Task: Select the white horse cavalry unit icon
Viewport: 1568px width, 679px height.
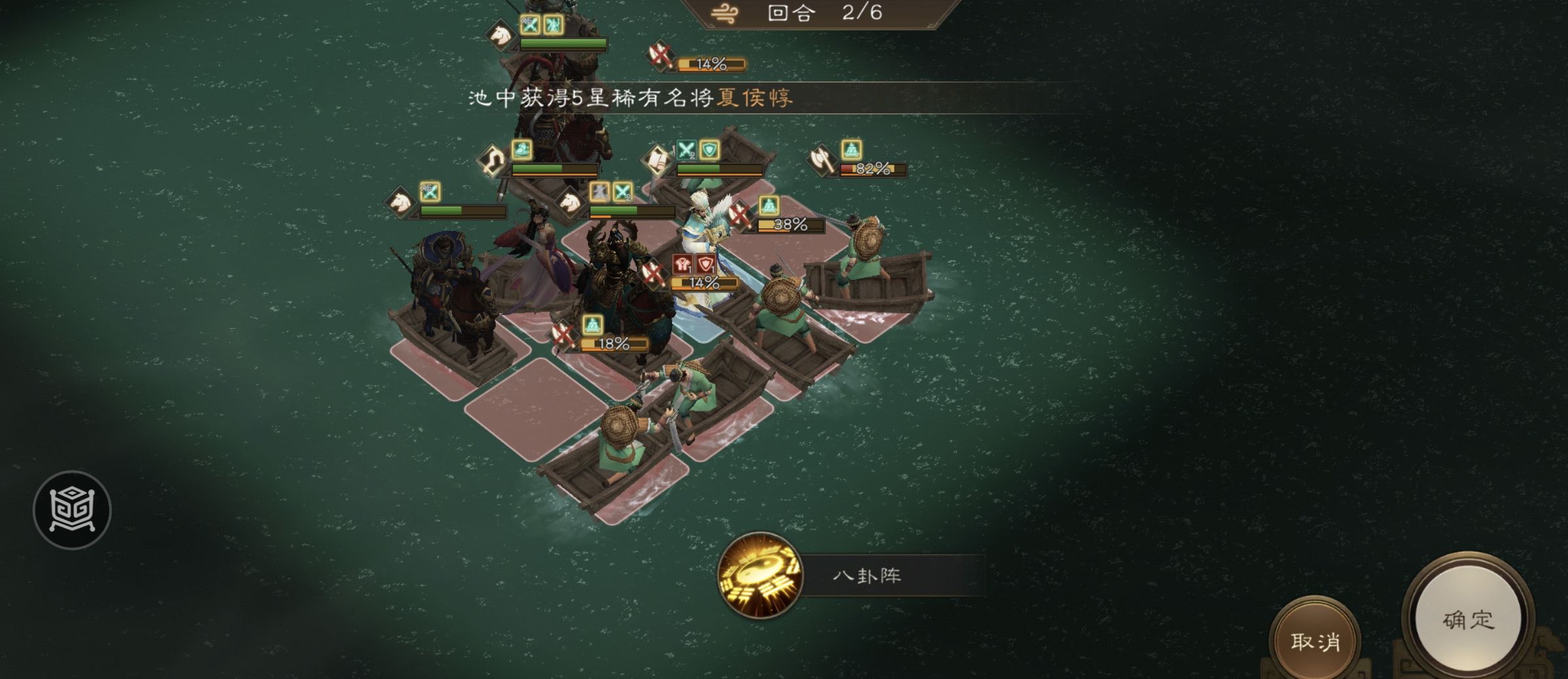Action: [x=402, y=204]
